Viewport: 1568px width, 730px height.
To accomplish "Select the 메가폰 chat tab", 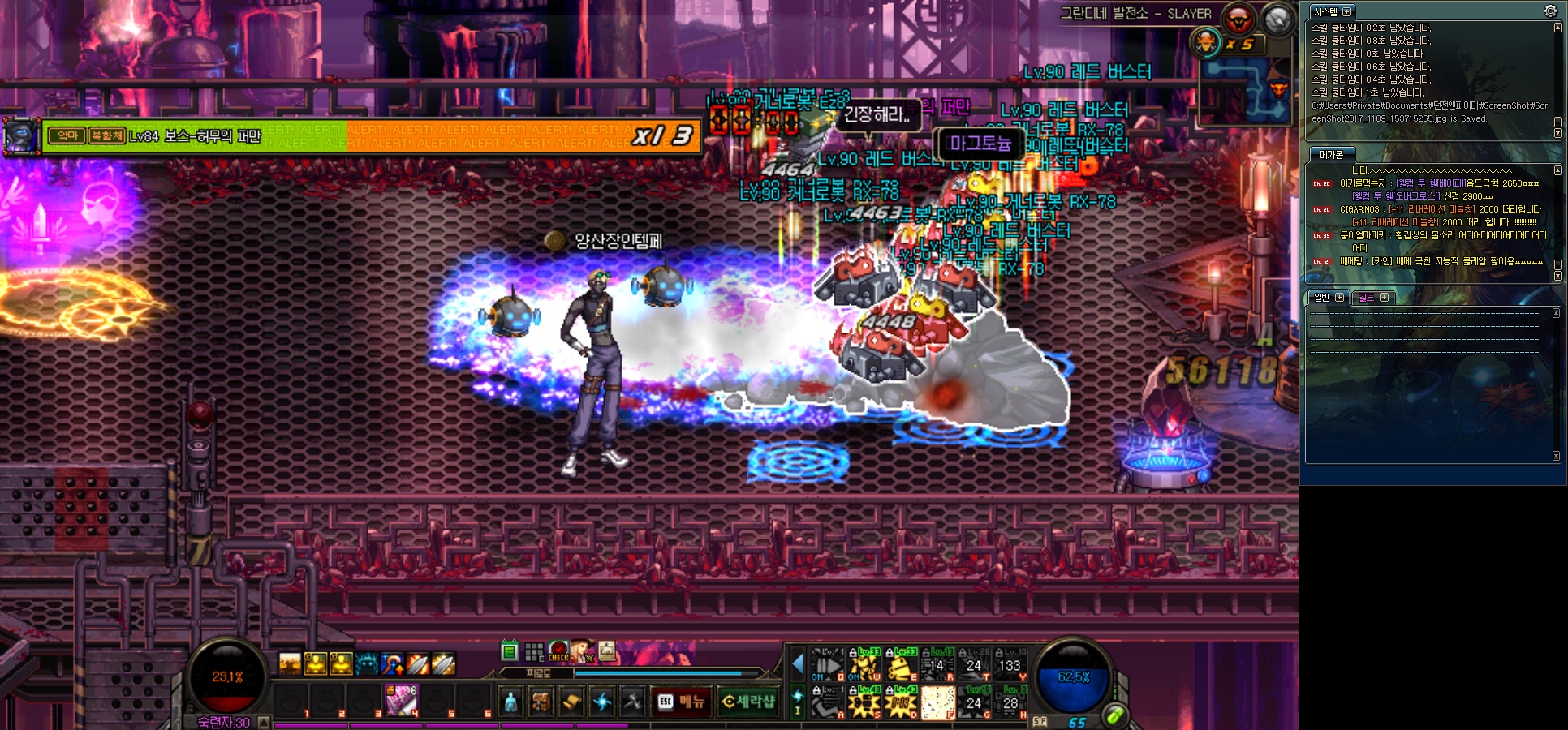I will tap(1331, 154).
